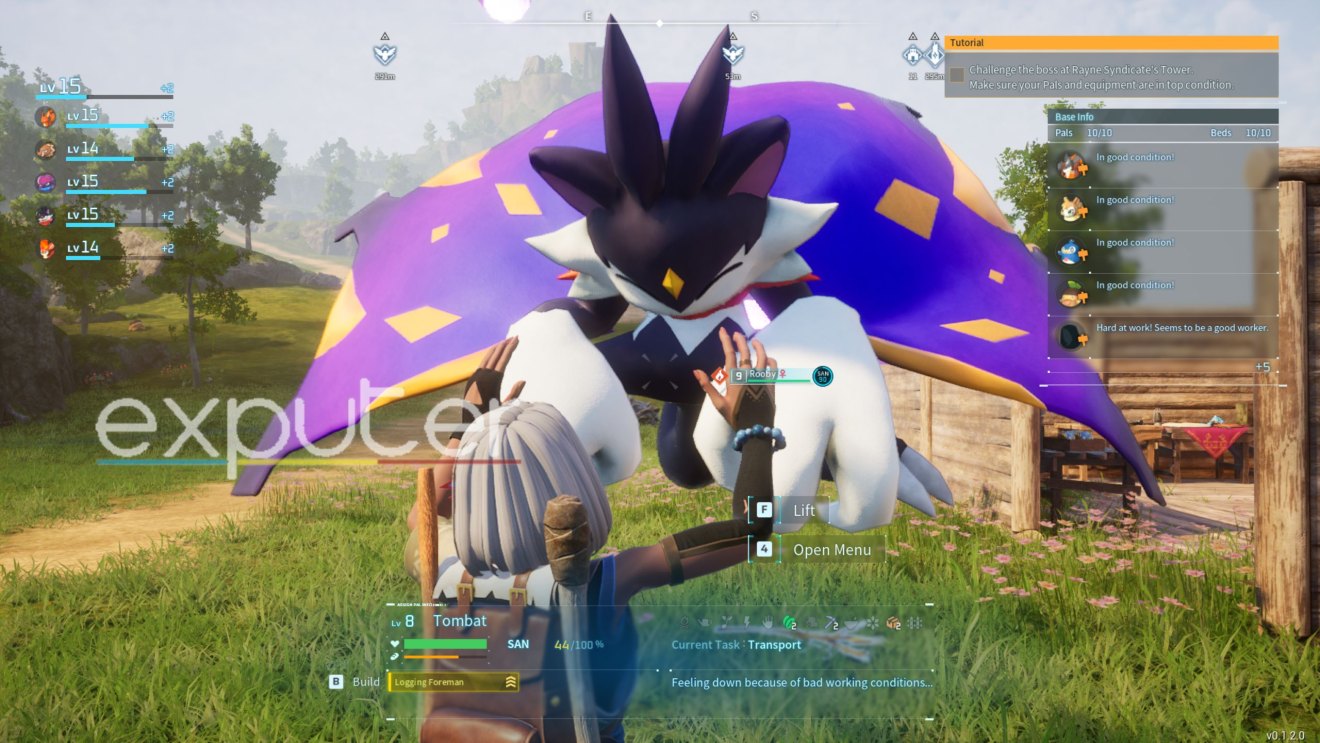Select the pal described as hard at work
Image resolution: width=1320 pixels, height=743 pixels.
(1071, 336)
